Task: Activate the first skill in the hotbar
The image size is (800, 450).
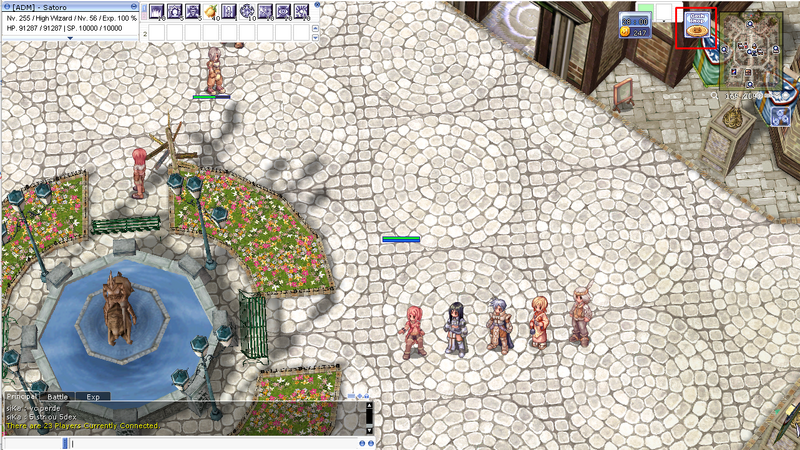Action: click(157, 12)
